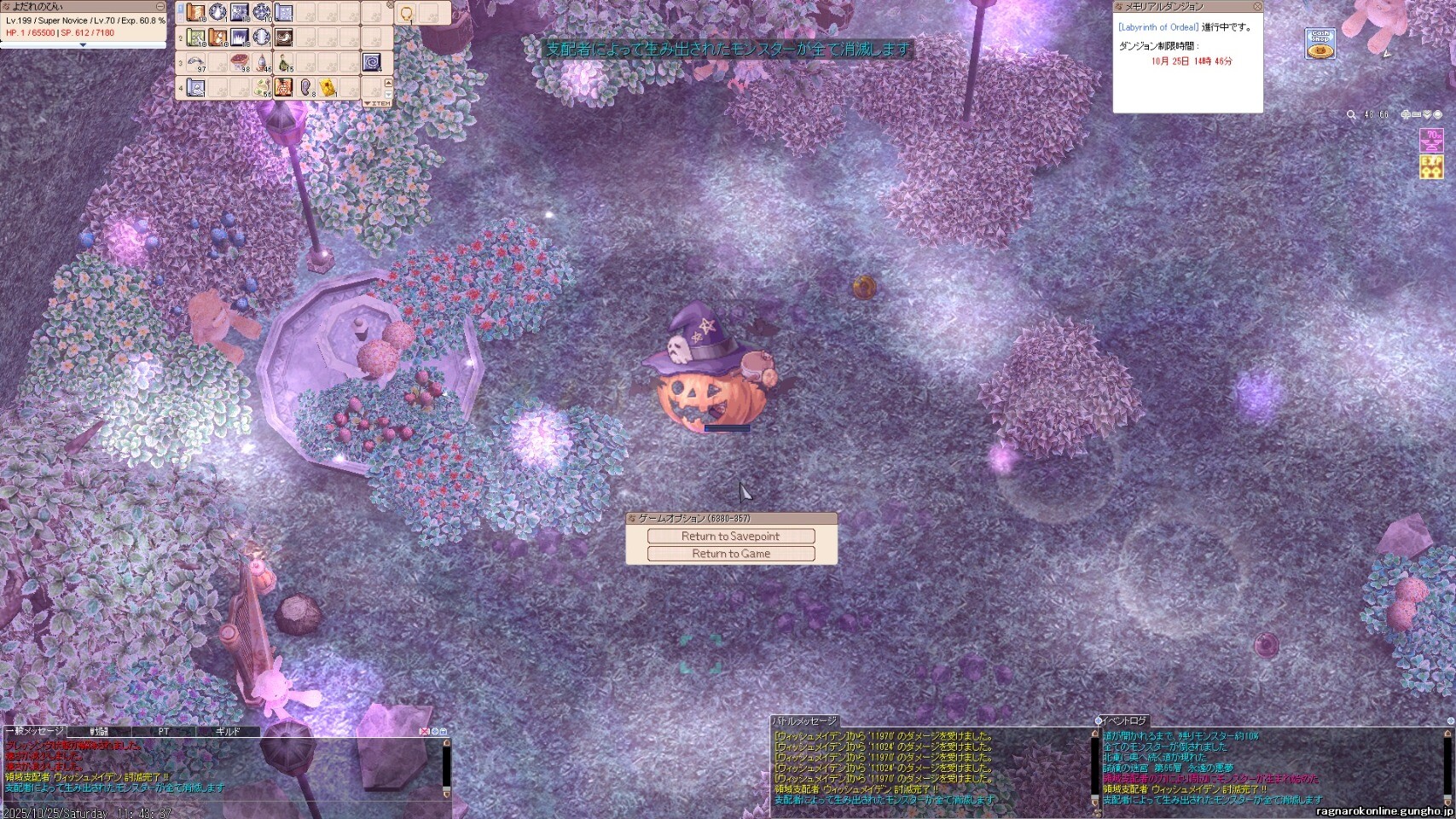The image size is (1456, 819).
Task: Open the Cash Shop
Action: [x=1320, y=44]
